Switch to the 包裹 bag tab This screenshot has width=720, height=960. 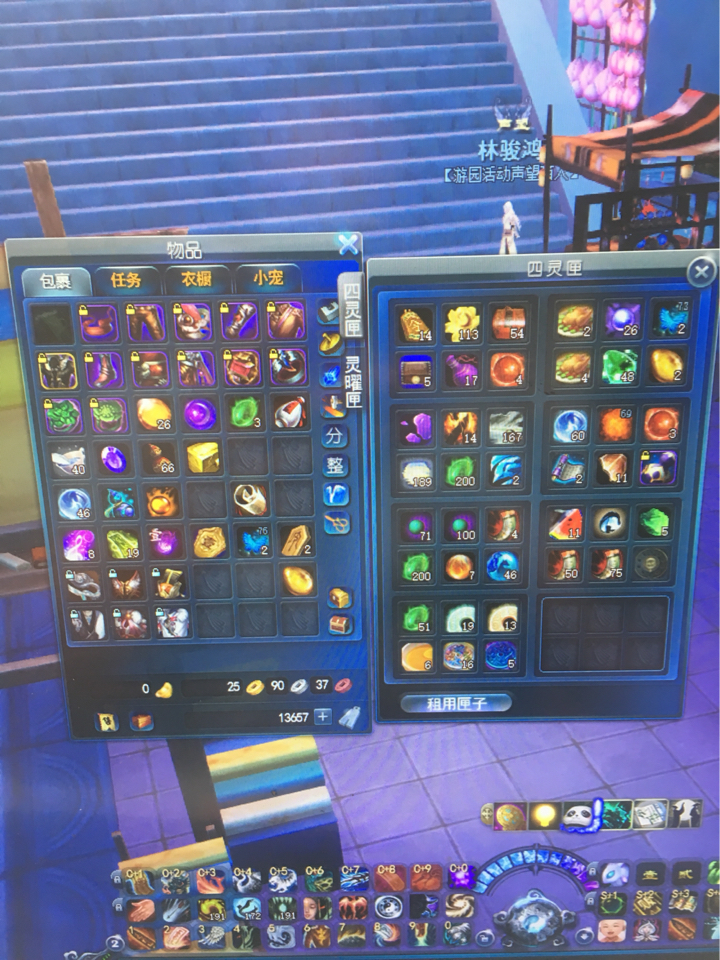[55, 281]
